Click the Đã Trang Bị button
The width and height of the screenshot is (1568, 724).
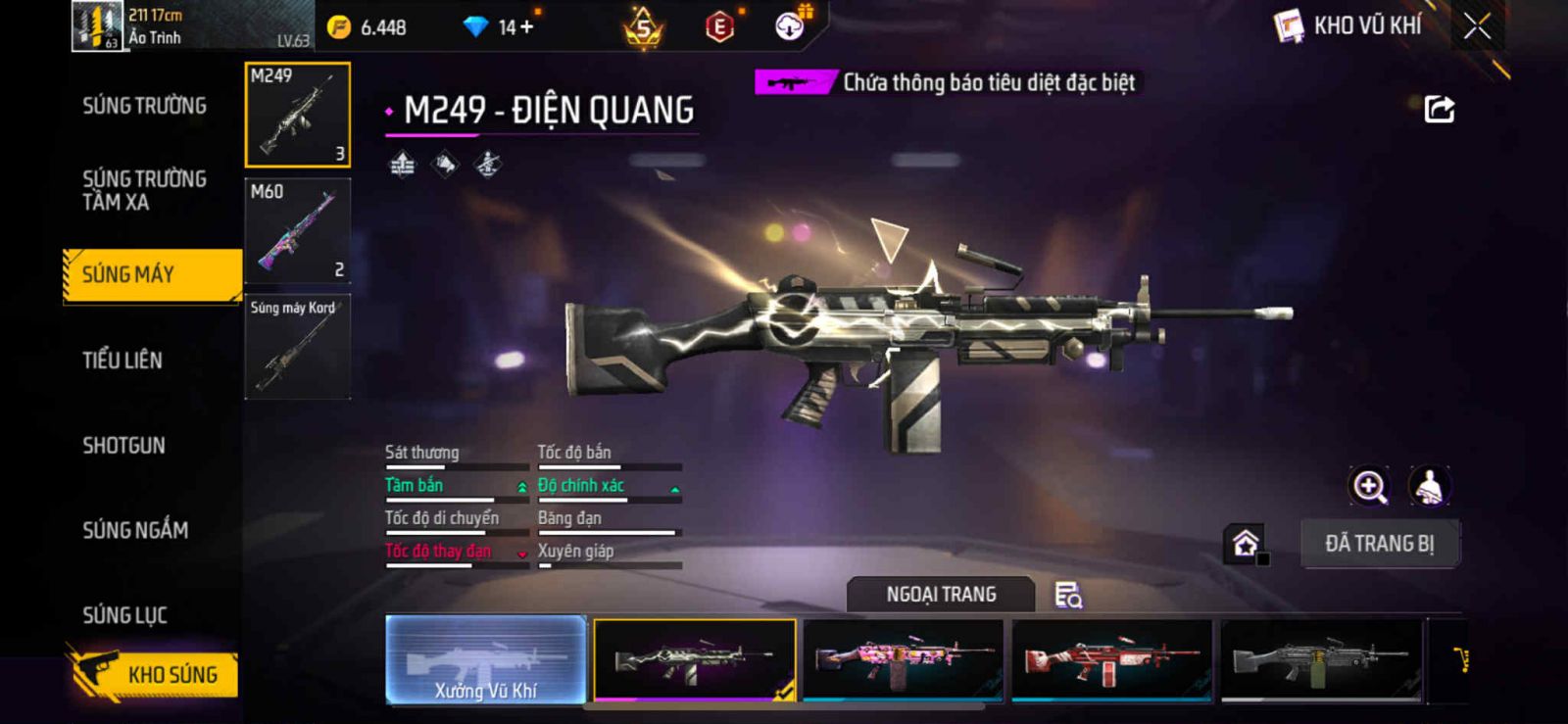point(1379,544)
